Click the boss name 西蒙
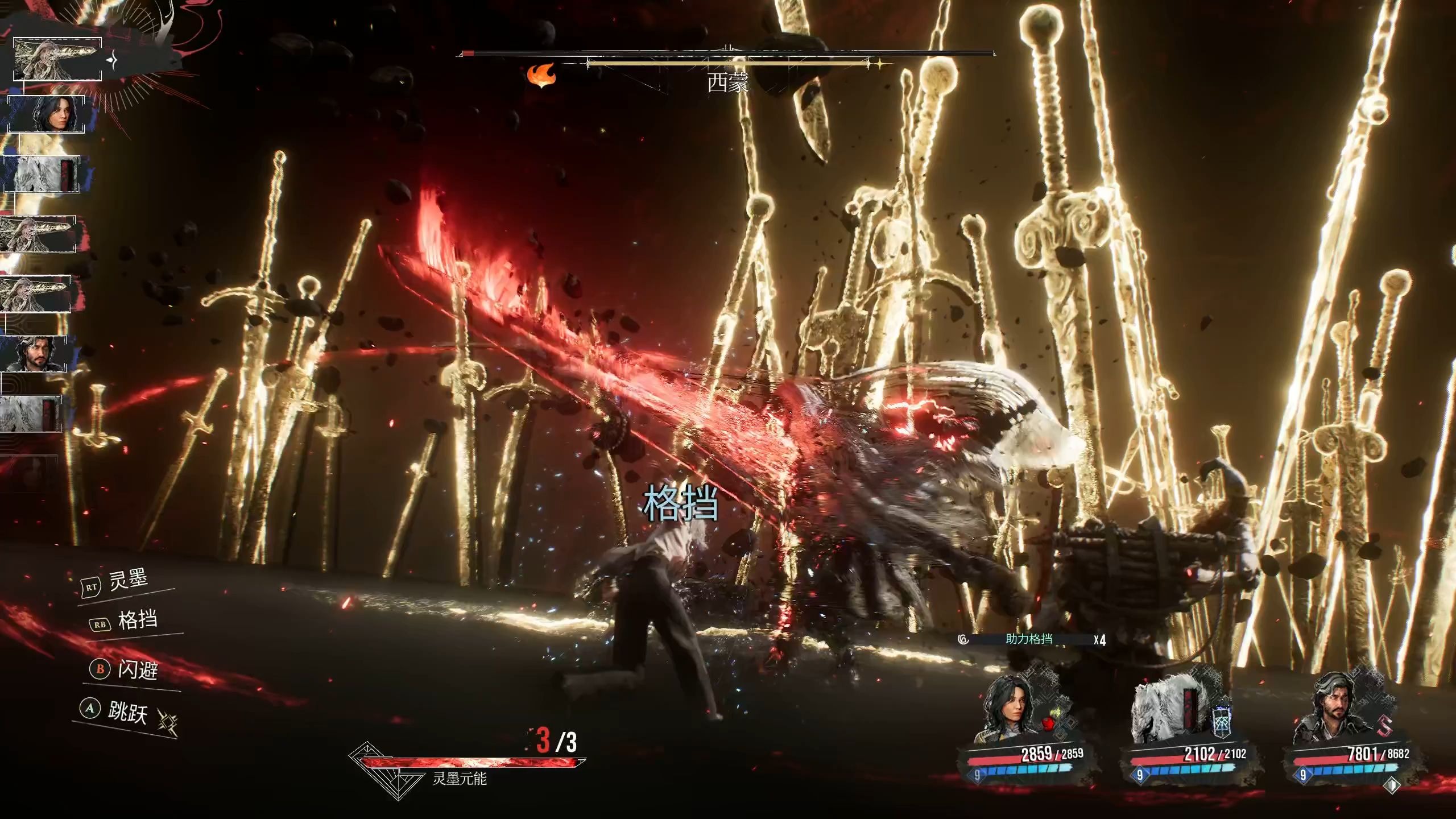Viewport: 1456px width, 819px height. 727,83
